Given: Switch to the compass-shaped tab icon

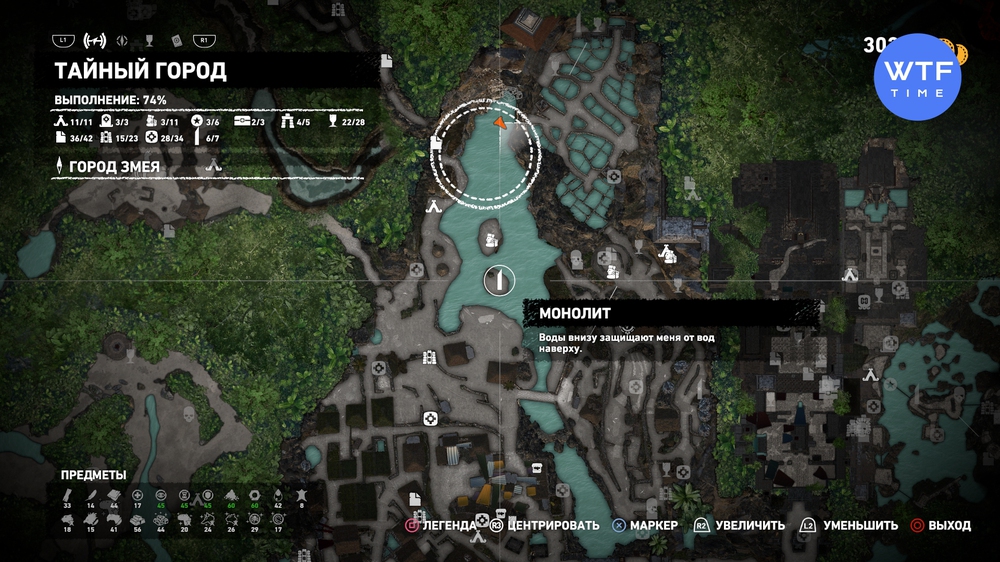Looking at the screenshot, I should pyautogui.click(x=122, y=41).
